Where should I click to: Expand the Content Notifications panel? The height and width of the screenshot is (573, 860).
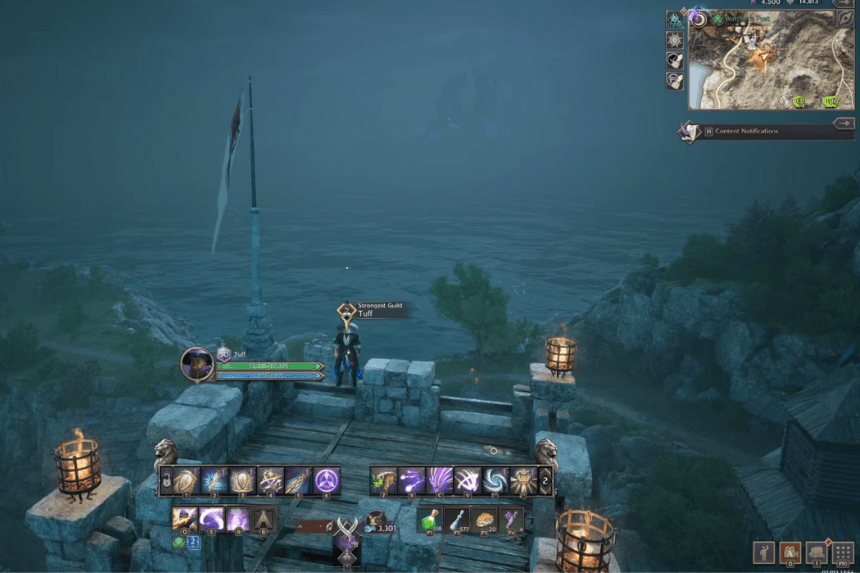click(x=843, y=123)
